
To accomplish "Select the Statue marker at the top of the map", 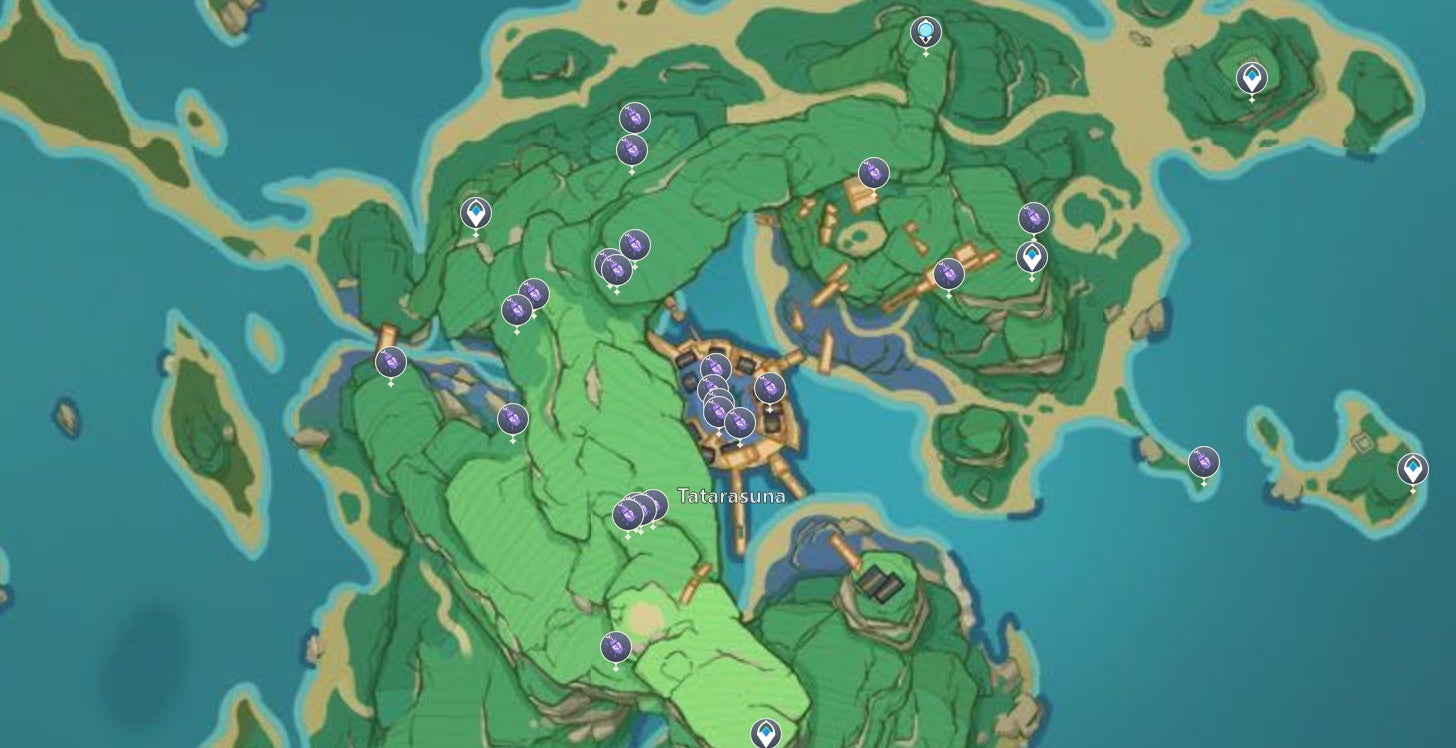I will coord(925,32).
